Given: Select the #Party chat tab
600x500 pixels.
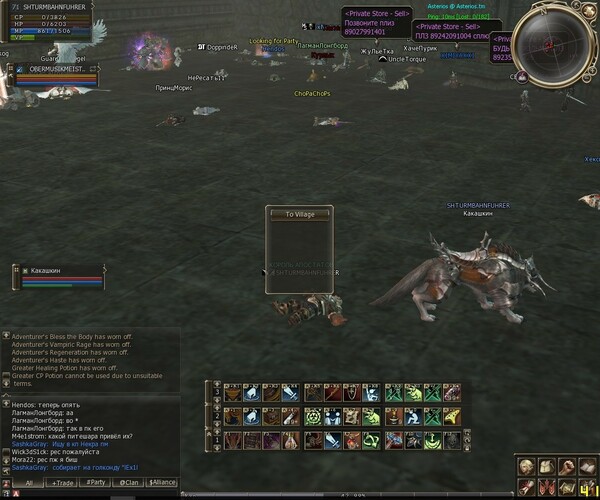Looking at the screenshot, I should [96, 482].
